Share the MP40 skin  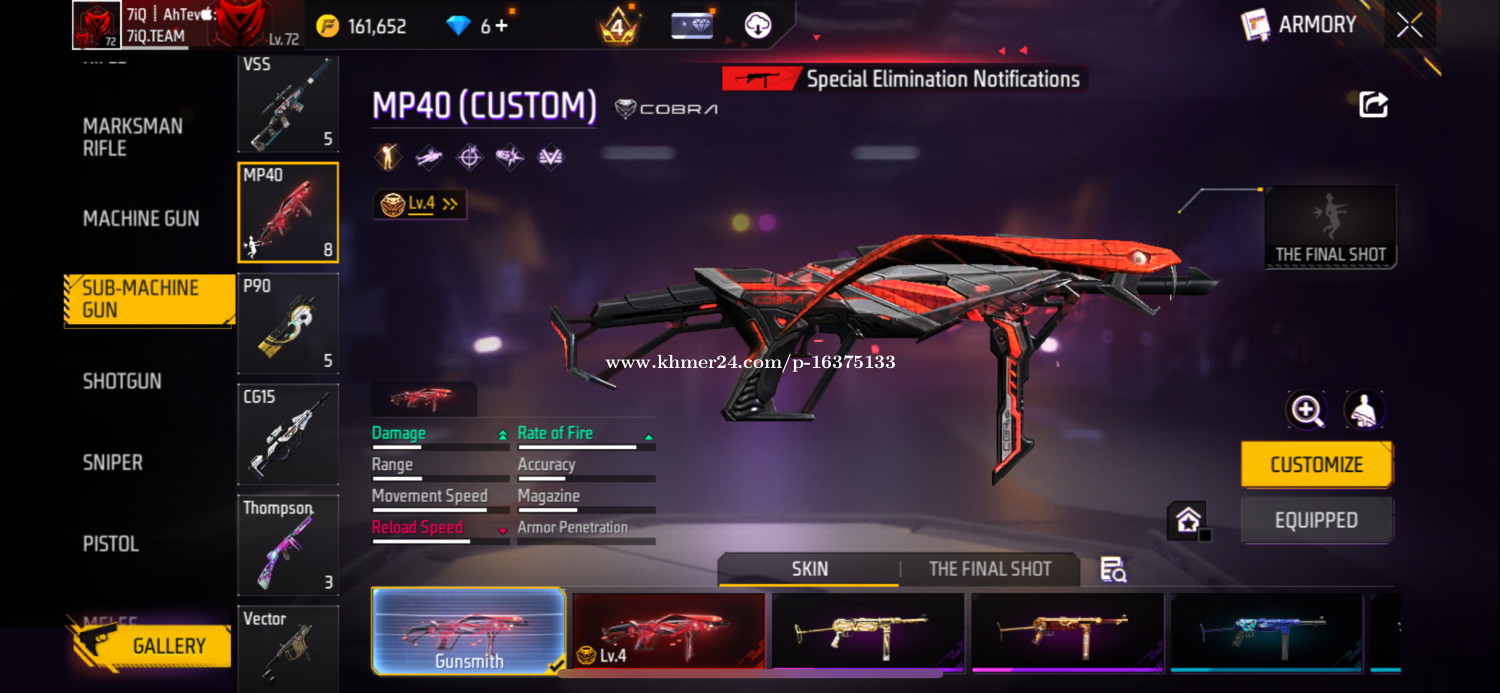click(x=1373, y=104)
